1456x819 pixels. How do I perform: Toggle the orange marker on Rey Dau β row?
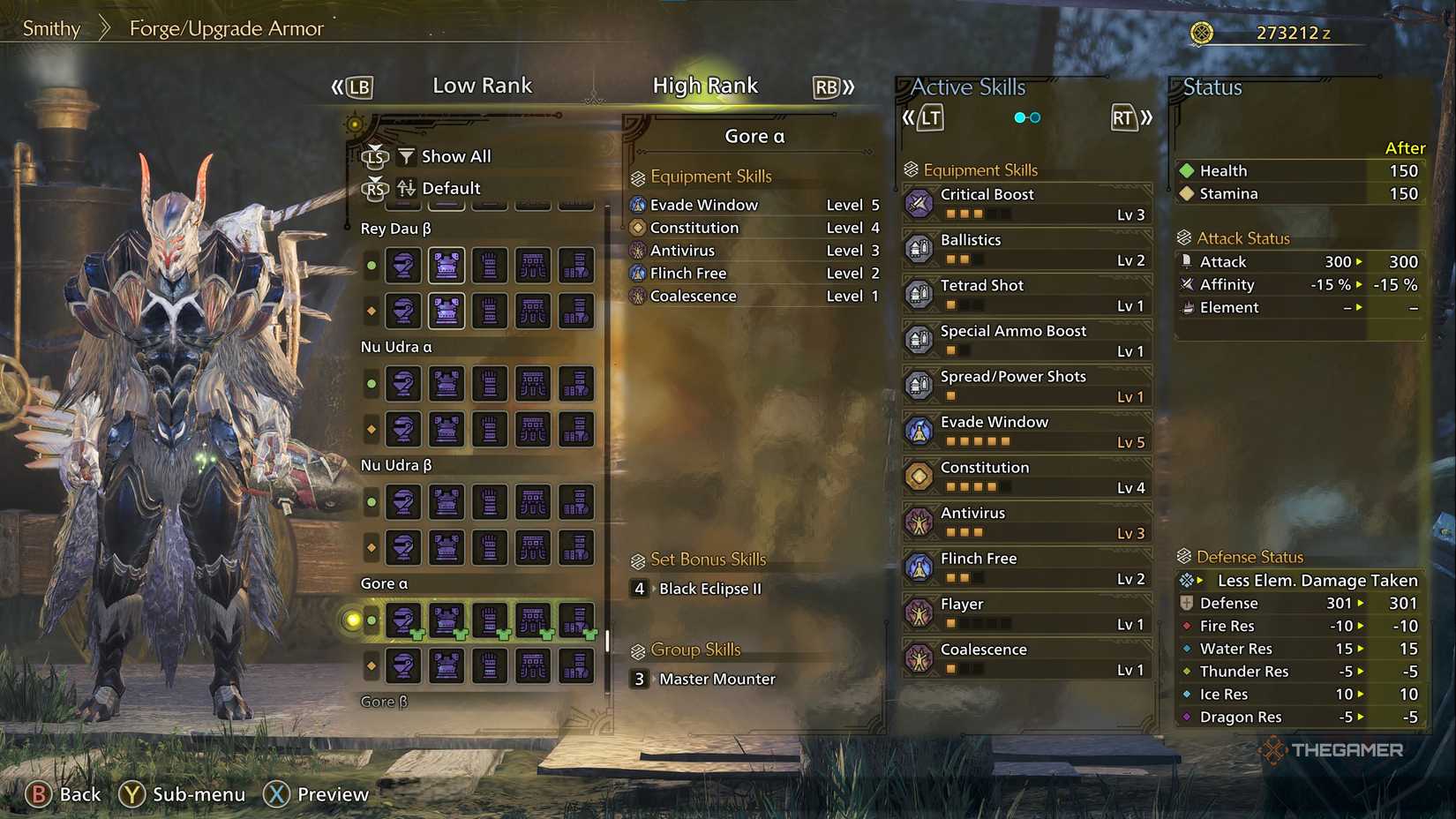371,311
